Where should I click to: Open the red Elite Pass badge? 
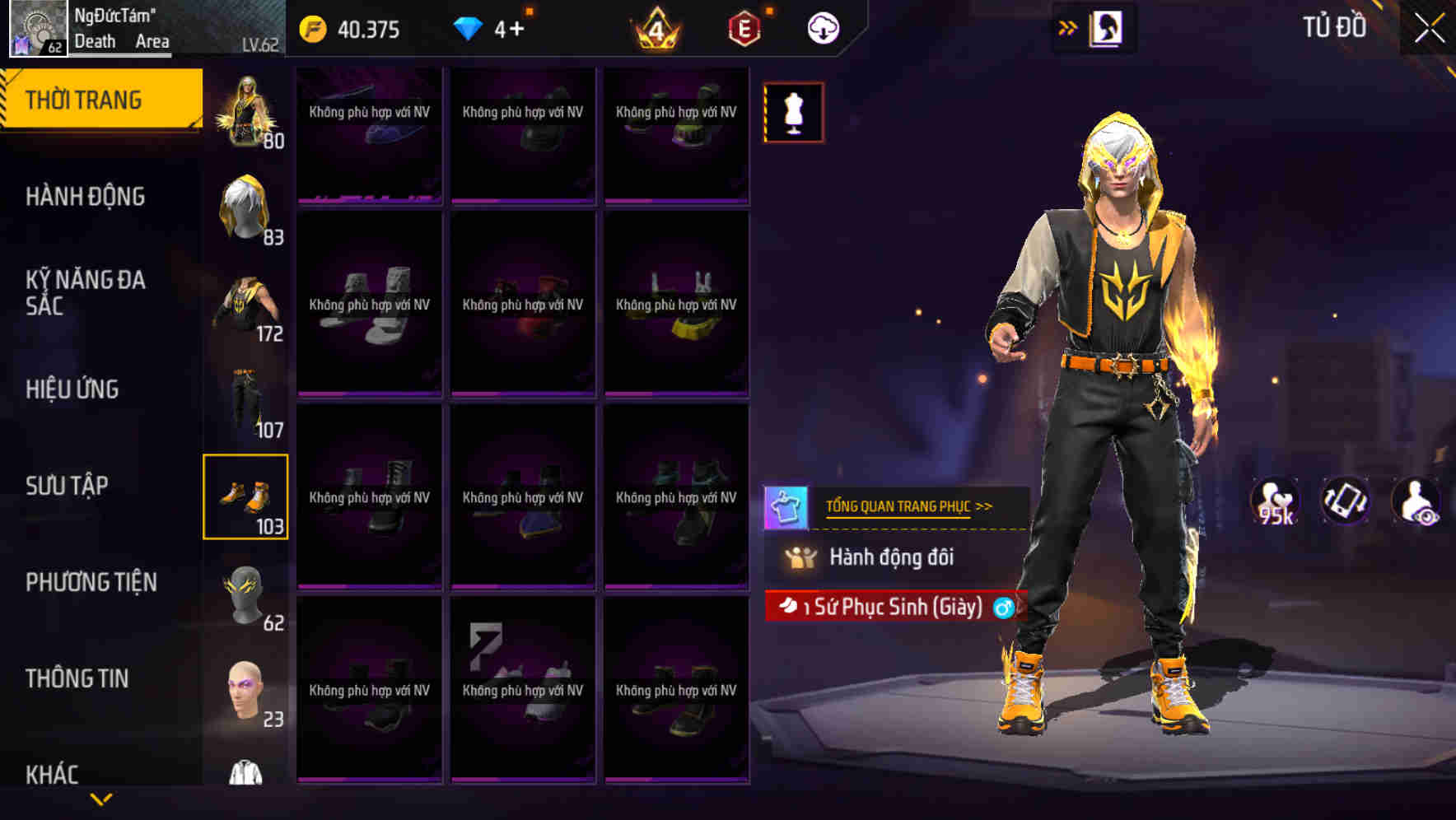pyautogui.click(x=742, y=27)
